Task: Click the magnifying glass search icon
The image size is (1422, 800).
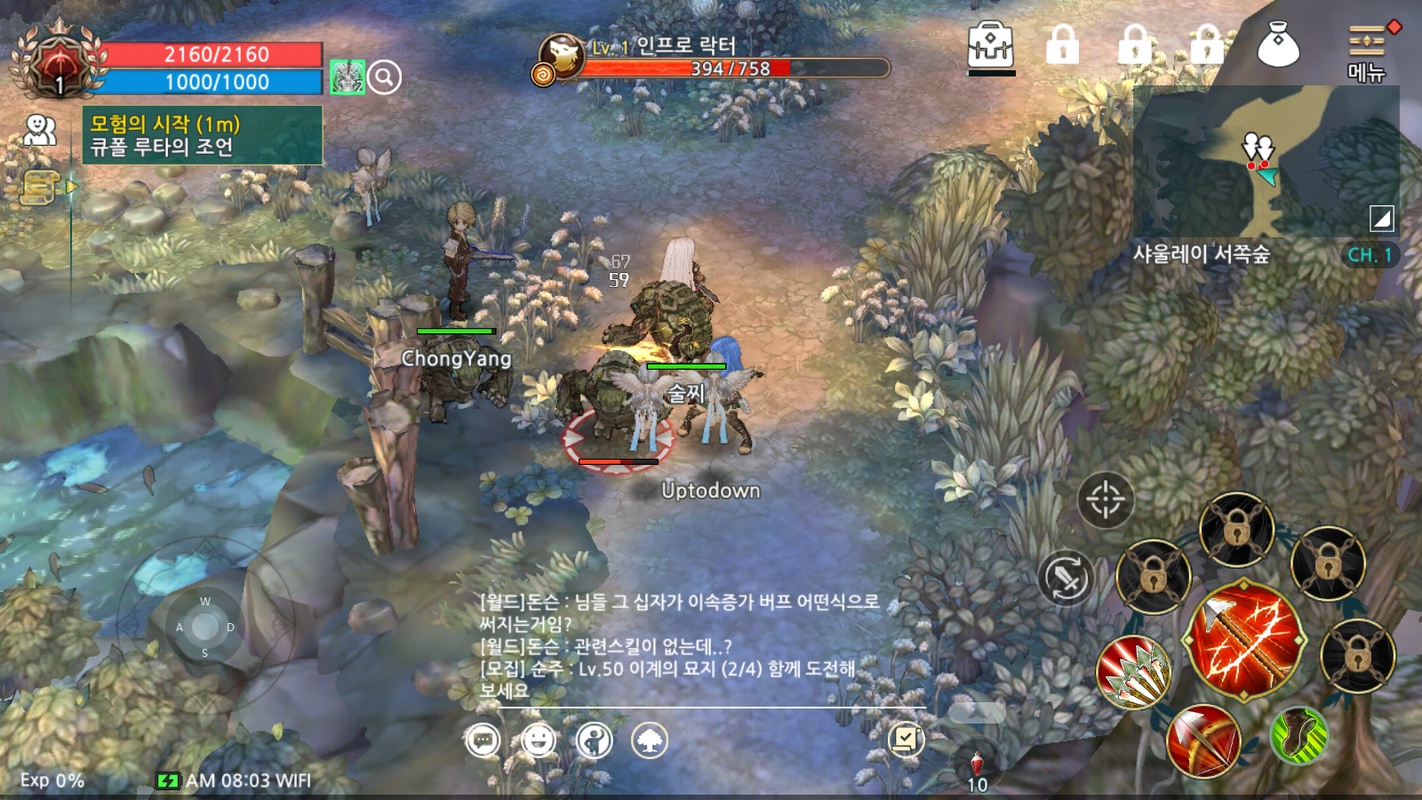Action: [x=384, y=77]
